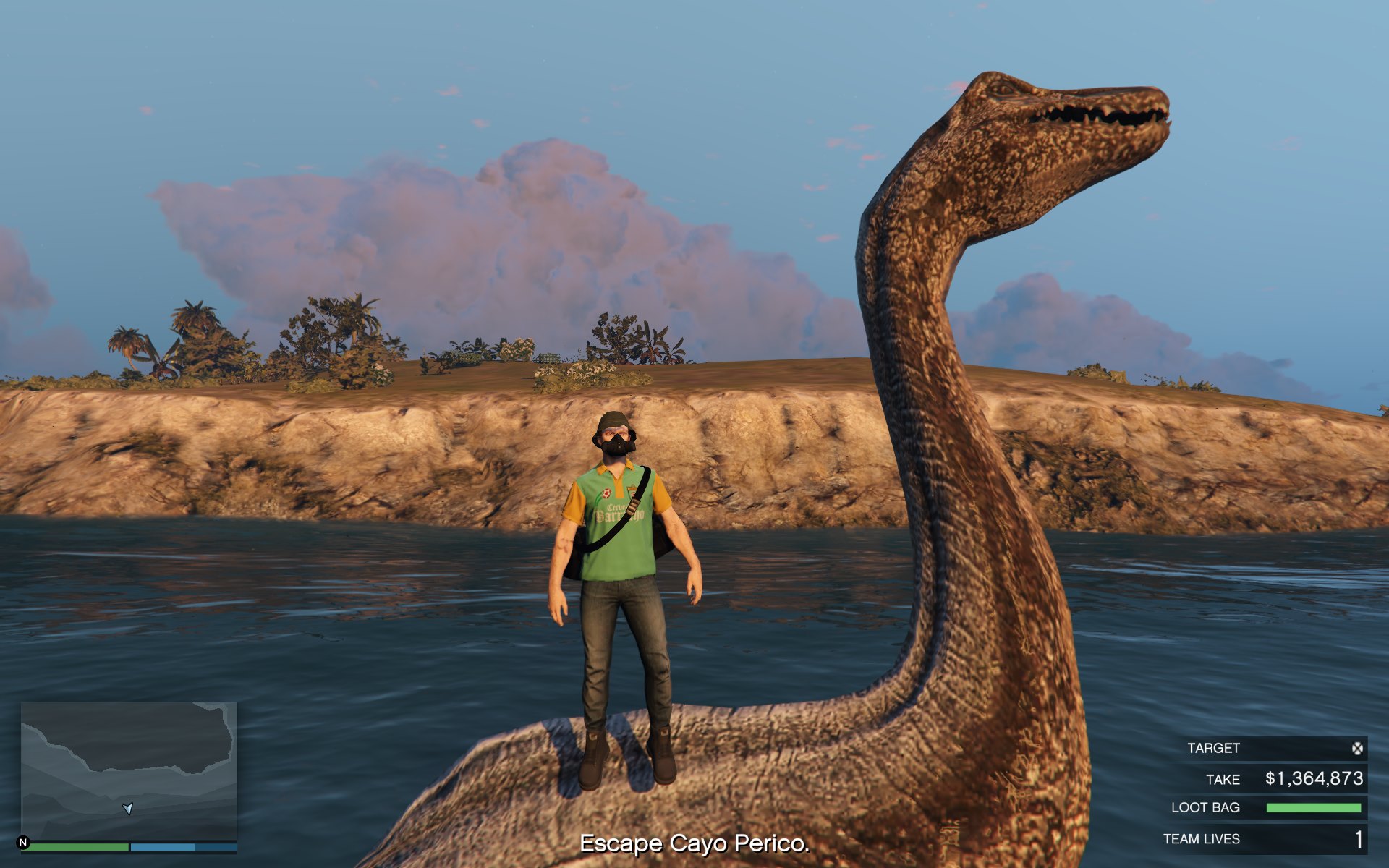Select the objective text Escape Cayo Perico
This screenshot has height=868, width=1389.
coord(694,843)
